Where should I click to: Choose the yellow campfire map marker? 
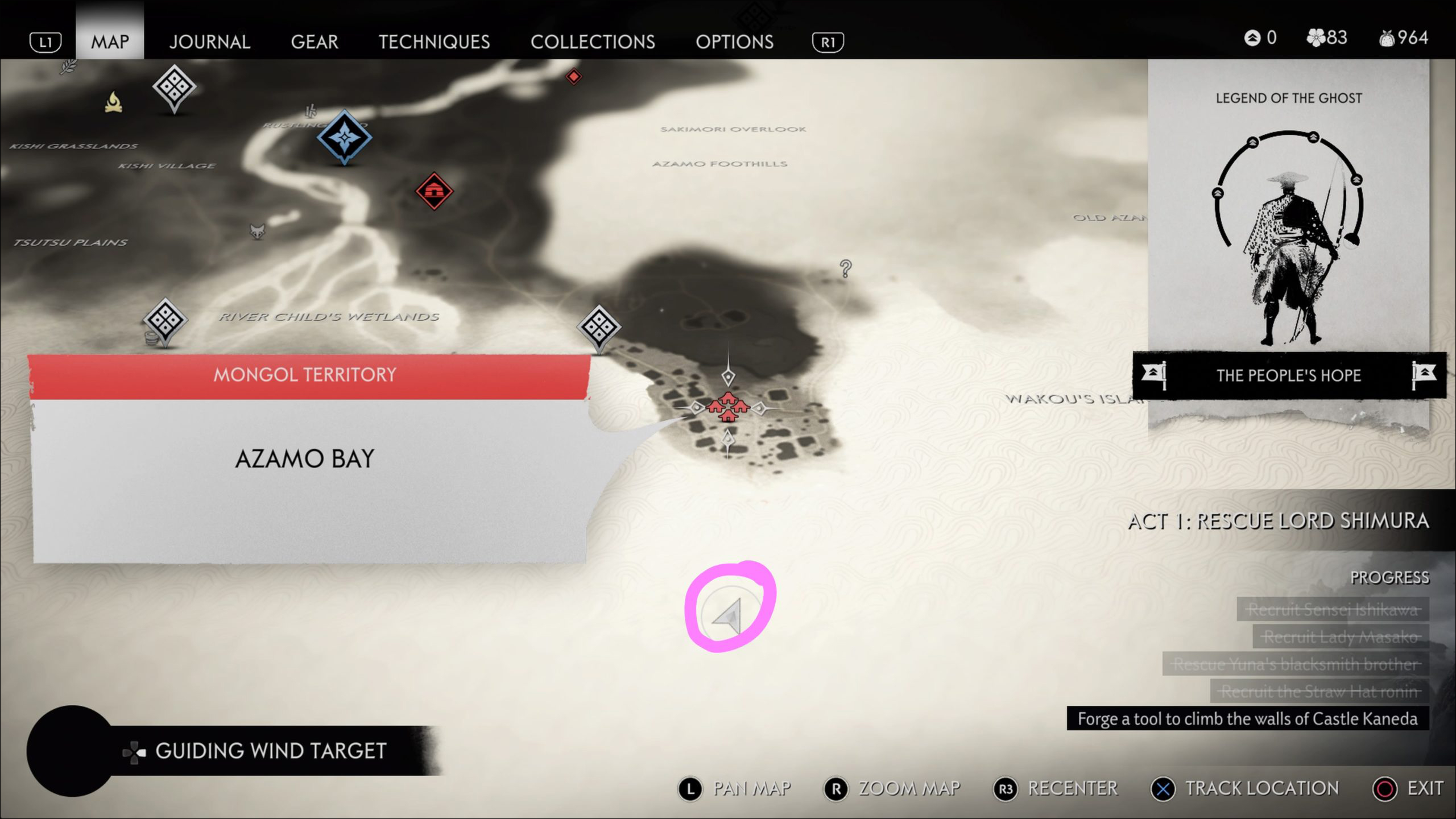(114, 103)
